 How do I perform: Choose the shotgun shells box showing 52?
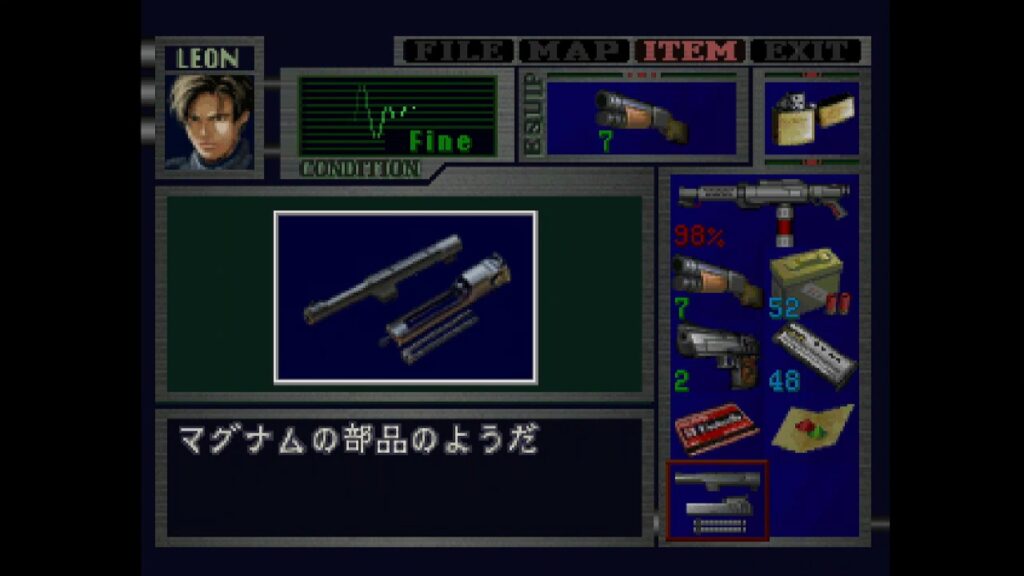coord(809,283)
